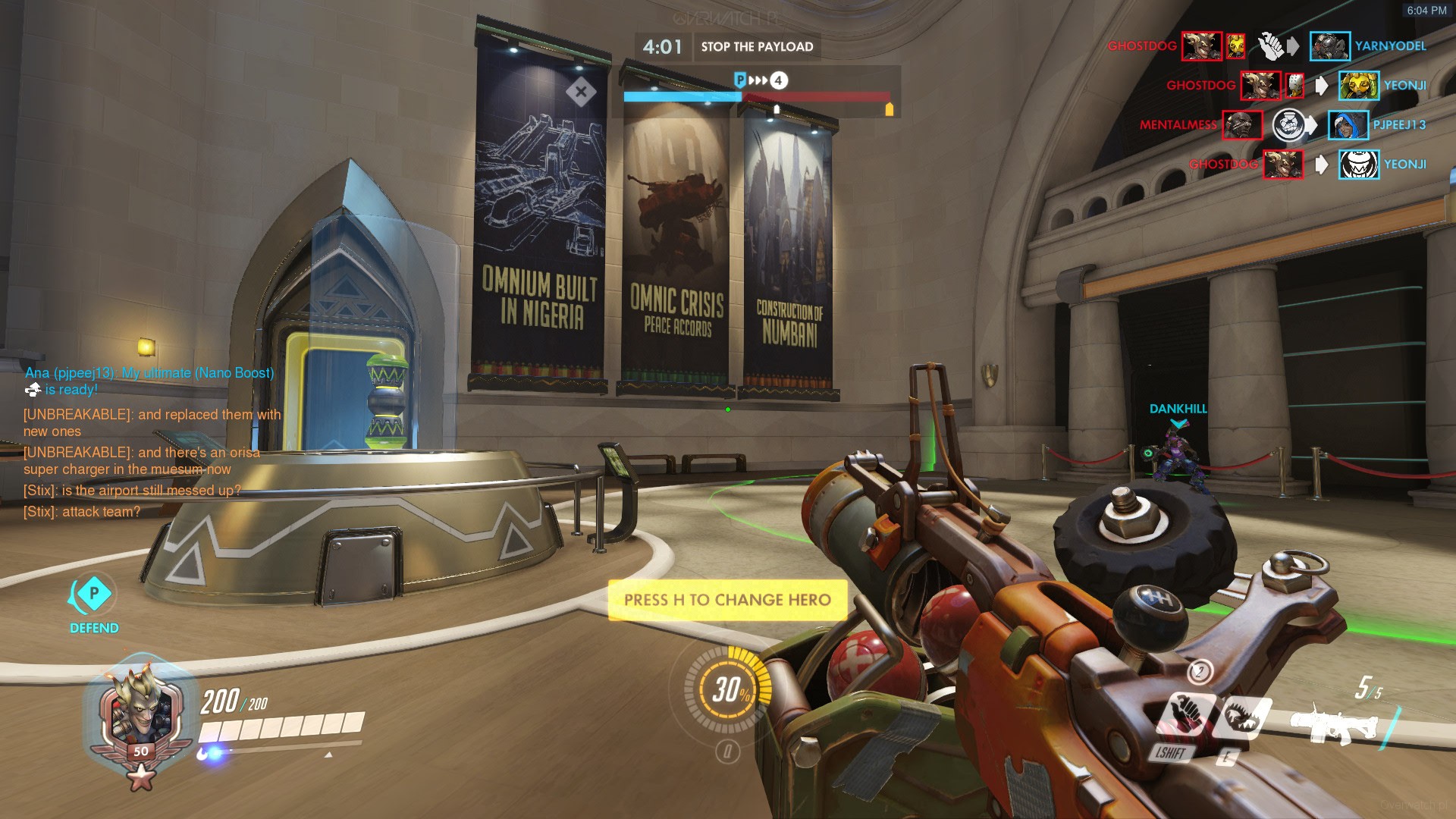Click the Frag Launcher weapon icon
Screen dimensions: 1456x819
tap(1333, 725)
